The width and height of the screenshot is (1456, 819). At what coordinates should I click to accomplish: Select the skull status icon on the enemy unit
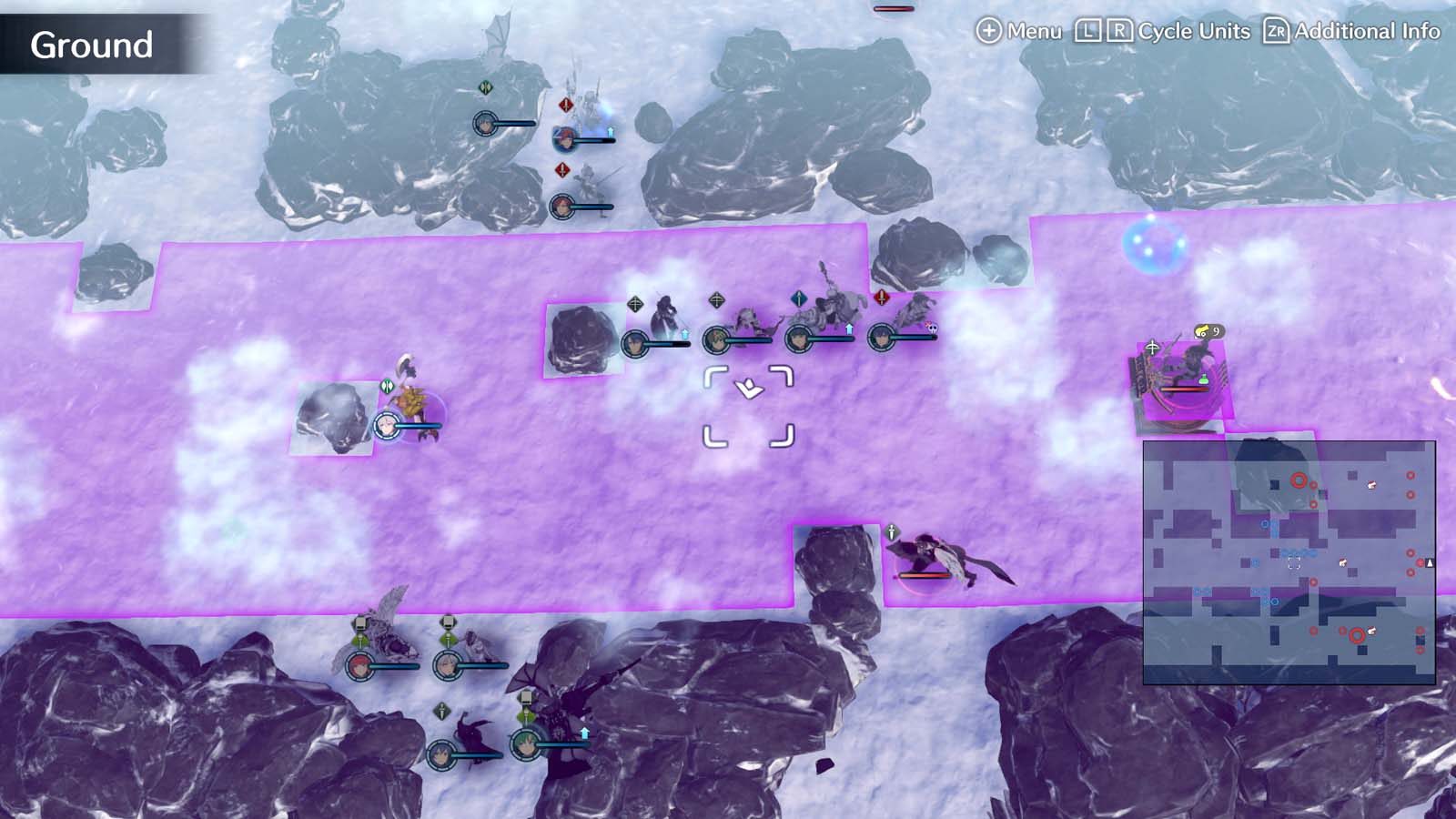click(x=931, y=327)
